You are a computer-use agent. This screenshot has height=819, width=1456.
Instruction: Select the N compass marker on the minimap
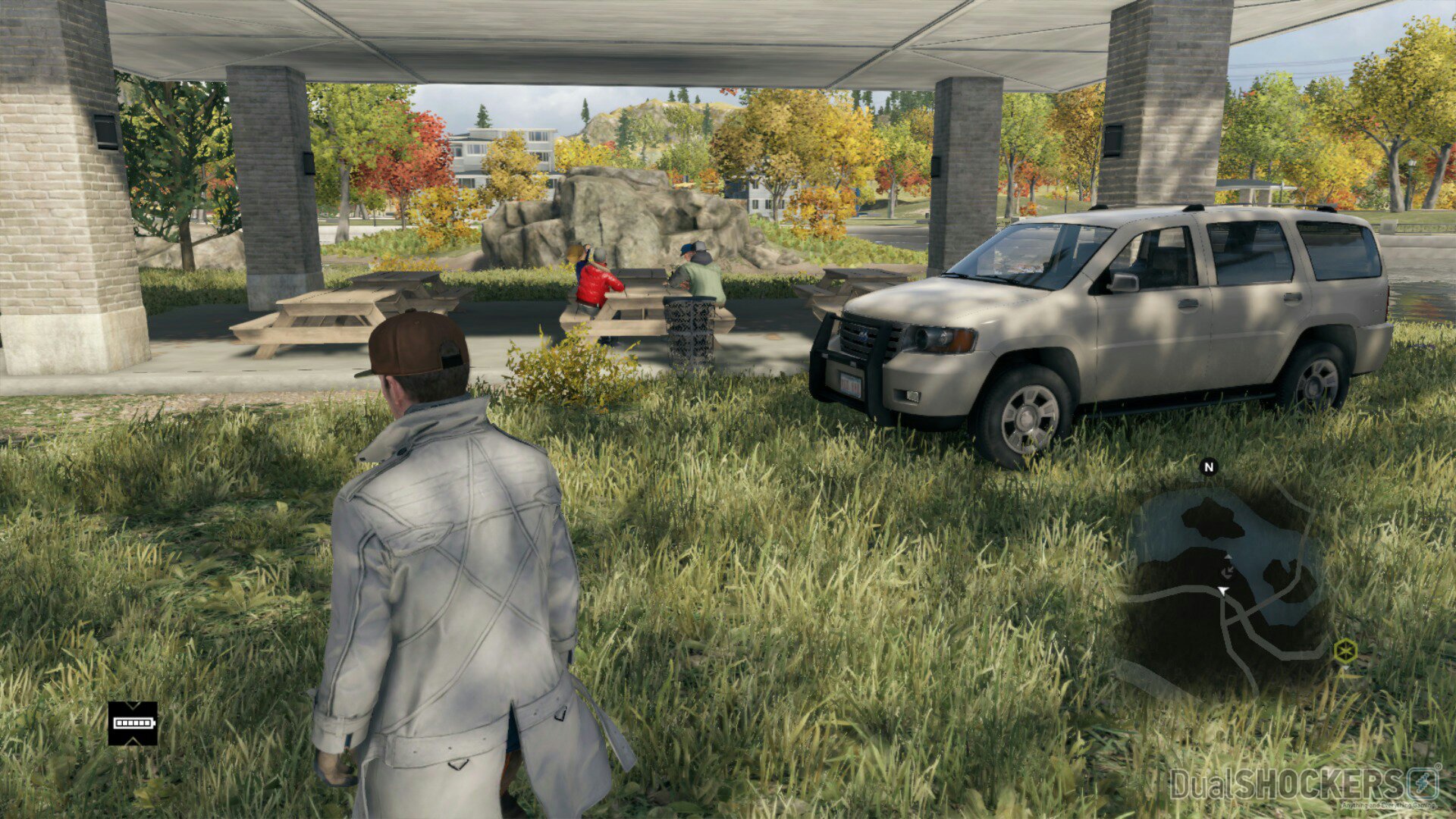click(1208, 467)
